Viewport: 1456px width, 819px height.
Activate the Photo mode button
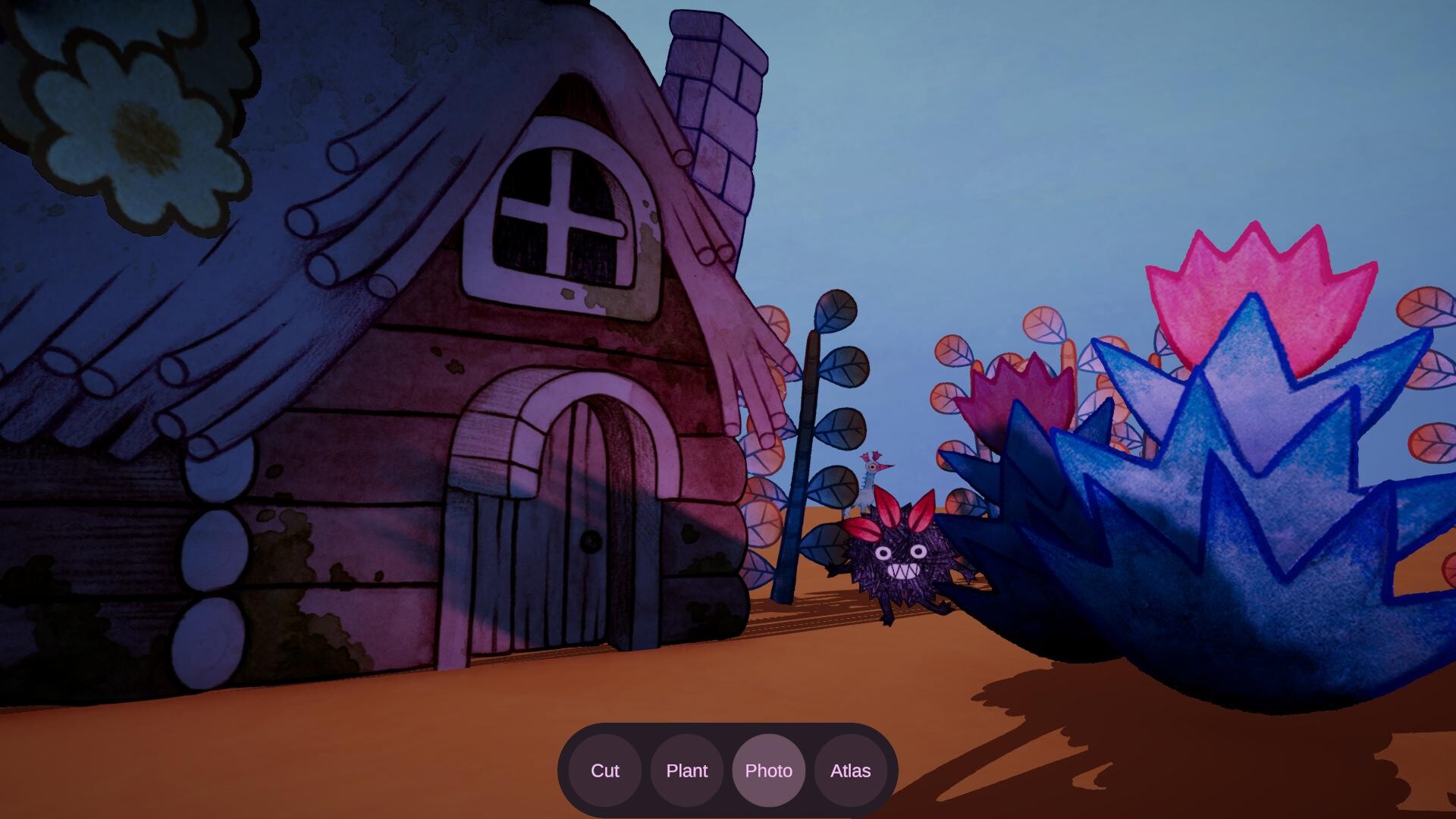[x=768, y=770]
